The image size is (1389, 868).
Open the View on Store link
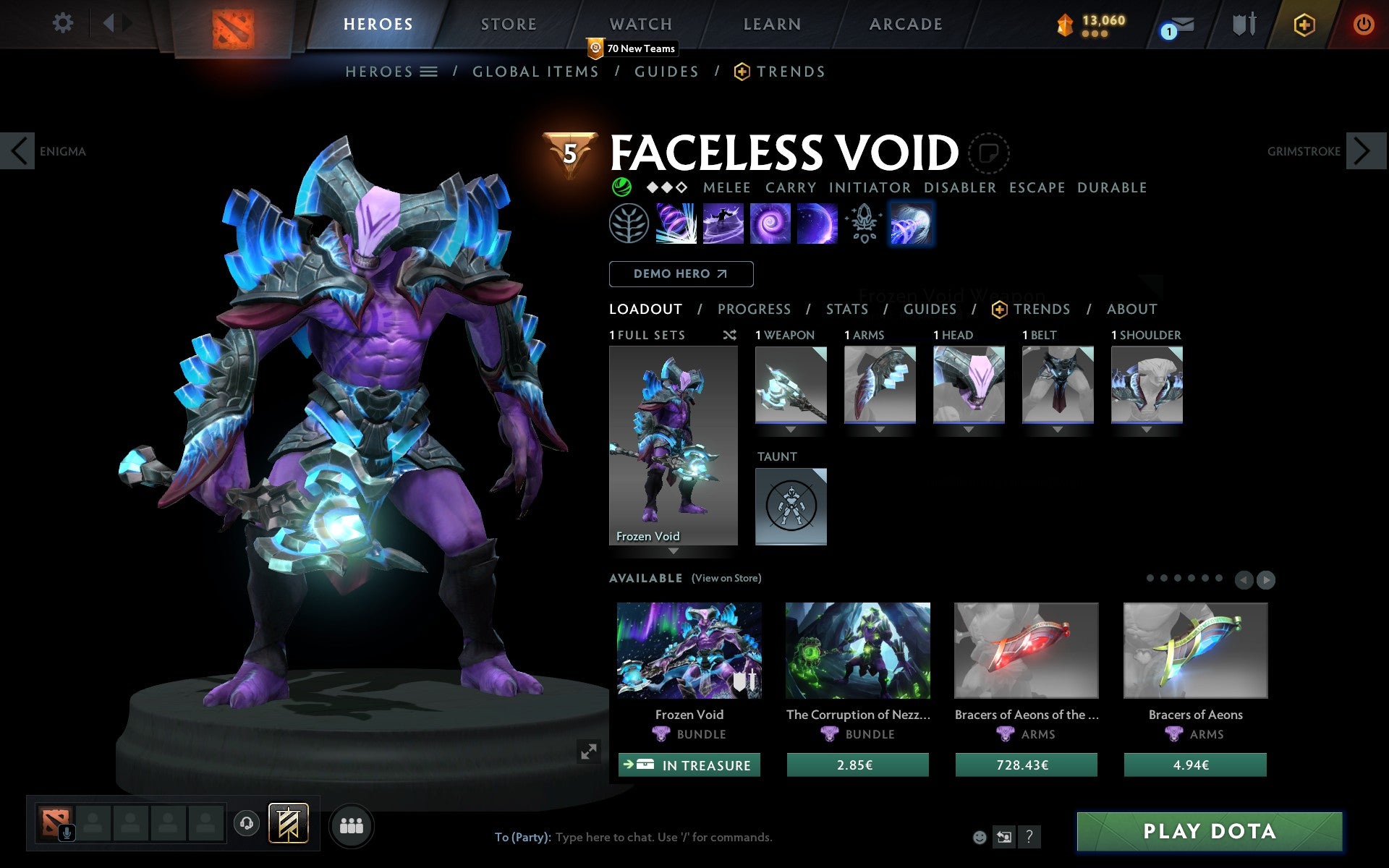click(x=726, y=578)
